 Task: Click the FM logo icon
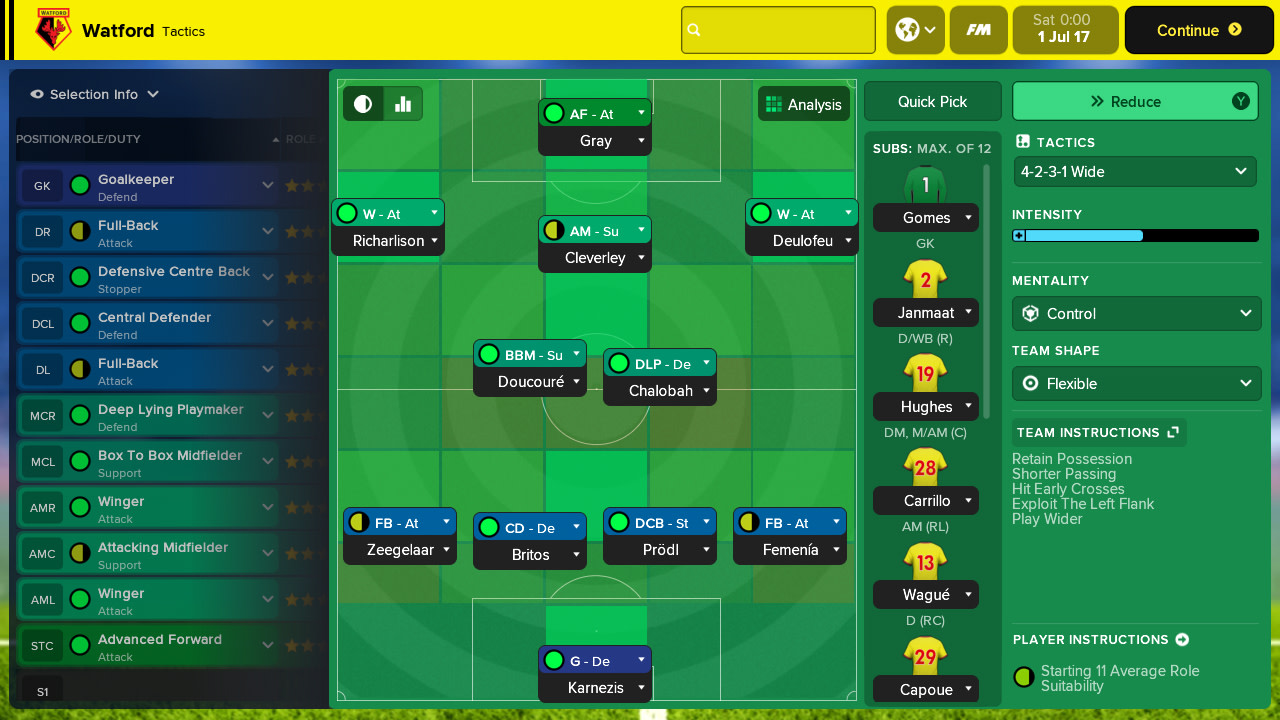(978, 29)
